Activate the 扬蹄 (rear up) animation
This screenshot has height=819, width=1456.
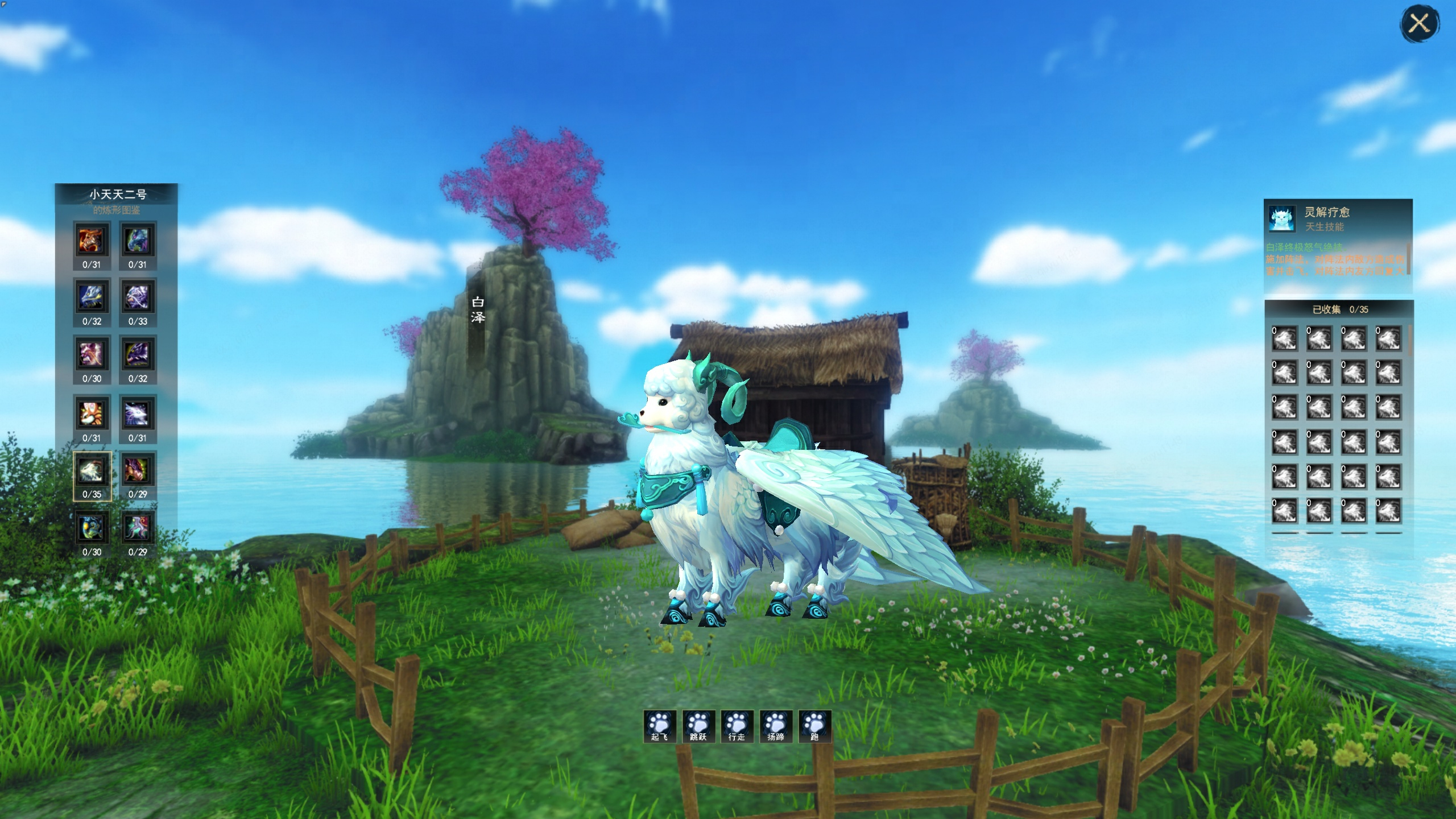click(x=776, y=726)
